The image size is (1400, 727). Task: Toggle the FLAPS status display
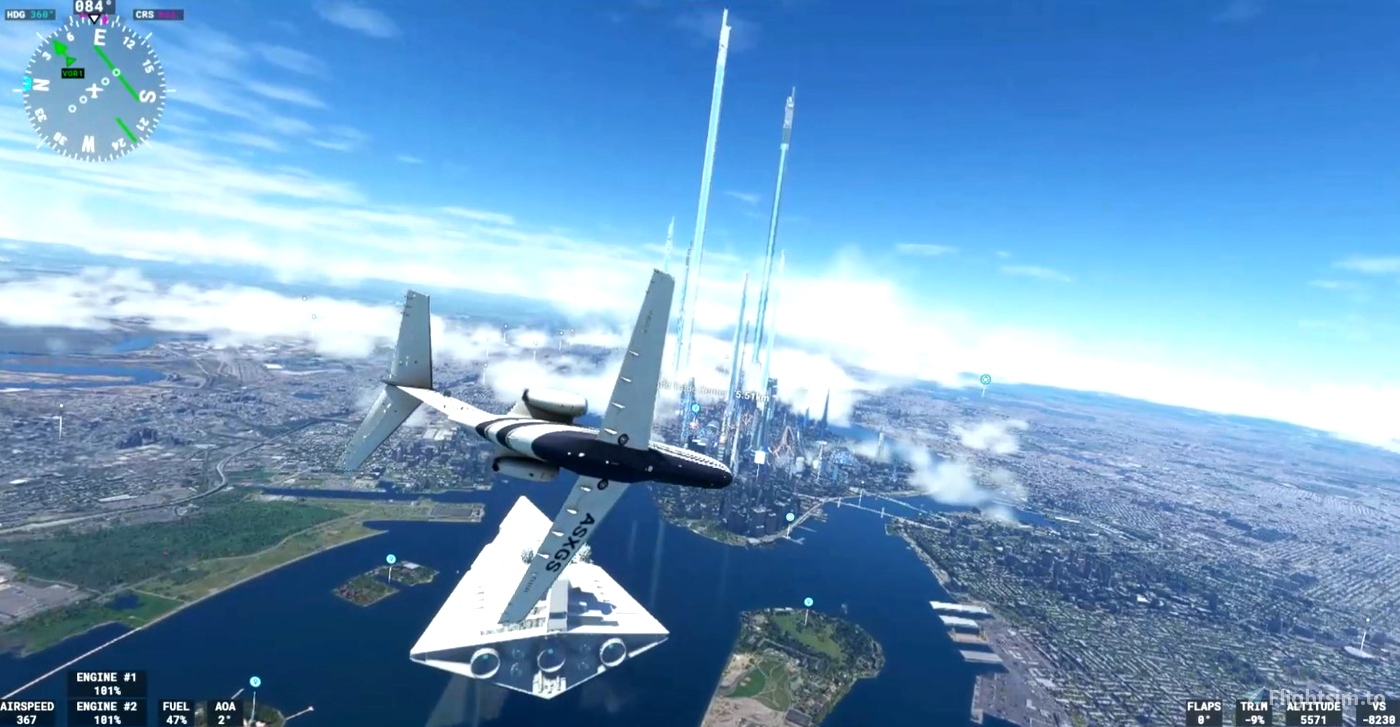pos(1204,711)
